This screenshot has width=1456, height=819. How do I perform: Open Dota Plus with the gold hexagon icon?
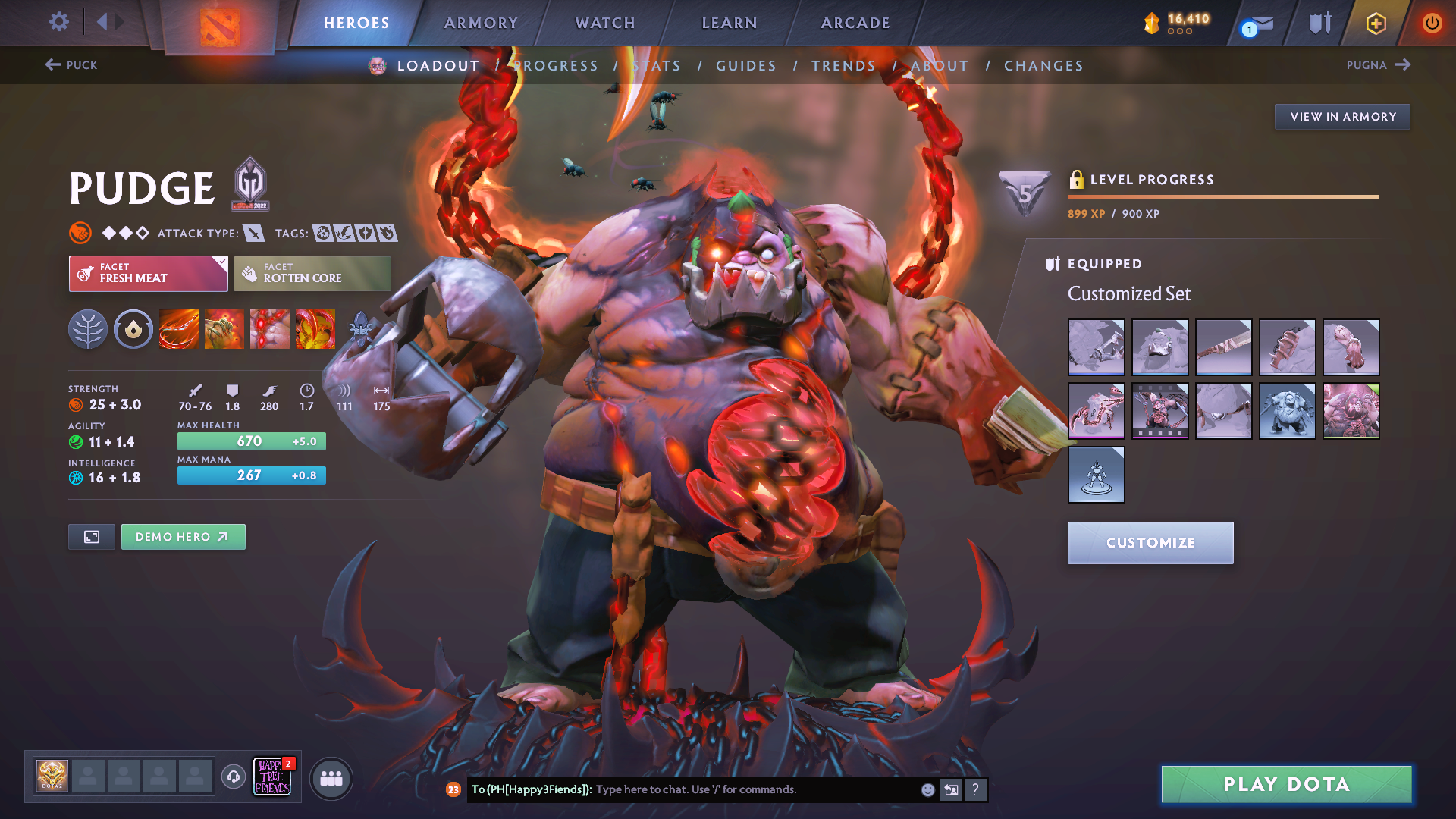click(x=1375, y=23)
